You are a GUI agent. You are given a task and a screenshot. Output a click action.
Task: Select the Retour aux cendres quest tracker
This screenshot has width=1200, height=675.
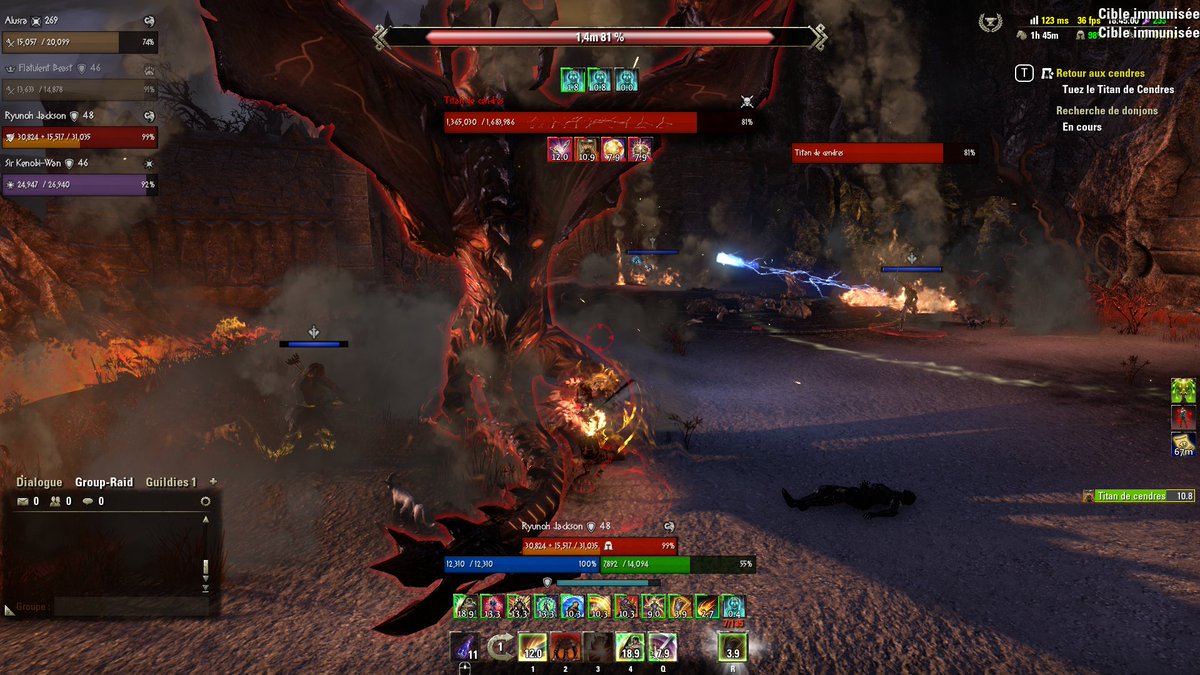pyautogui.click(x=1100, y=73)
